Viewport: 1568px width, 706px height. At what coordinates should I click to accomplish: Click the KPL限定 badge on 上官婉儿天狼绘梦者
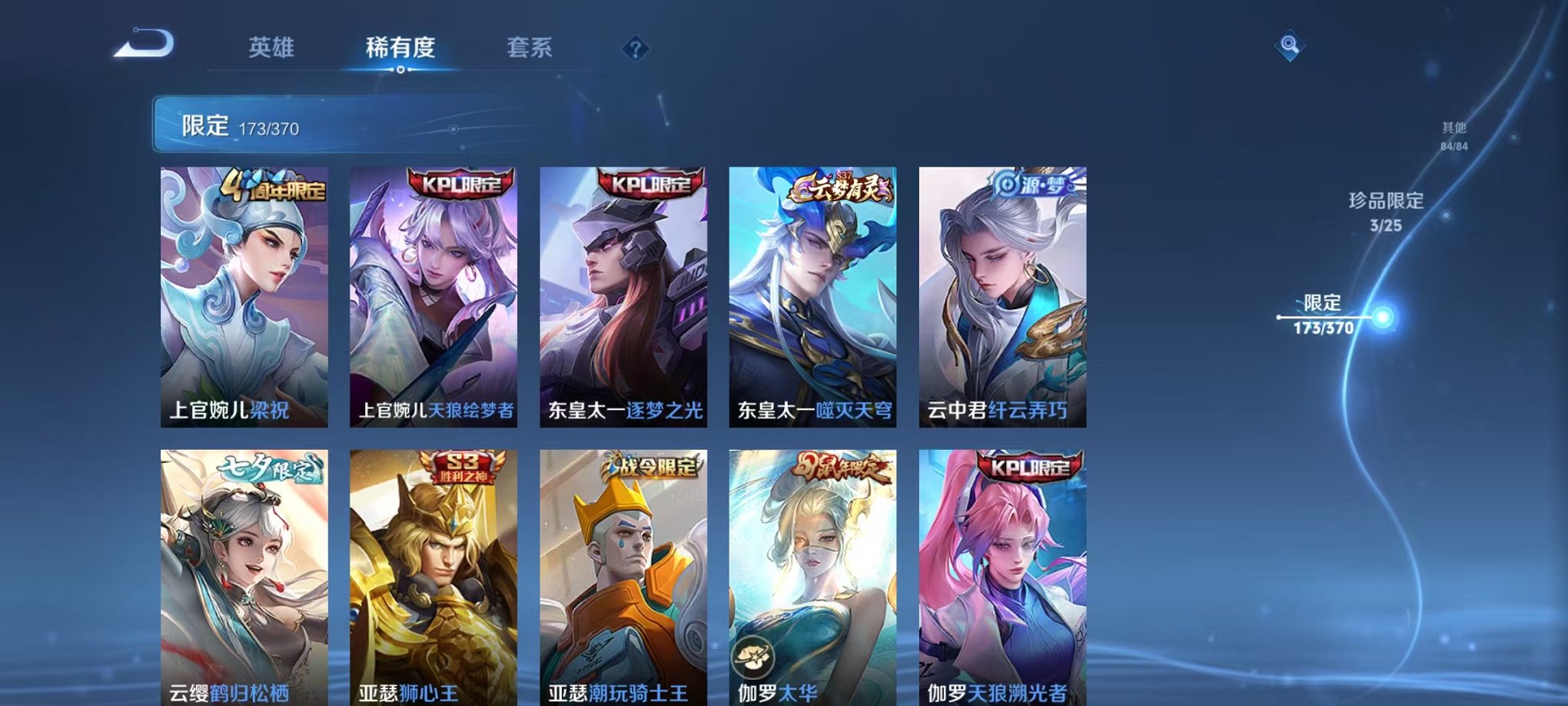(x=461, y=185)
